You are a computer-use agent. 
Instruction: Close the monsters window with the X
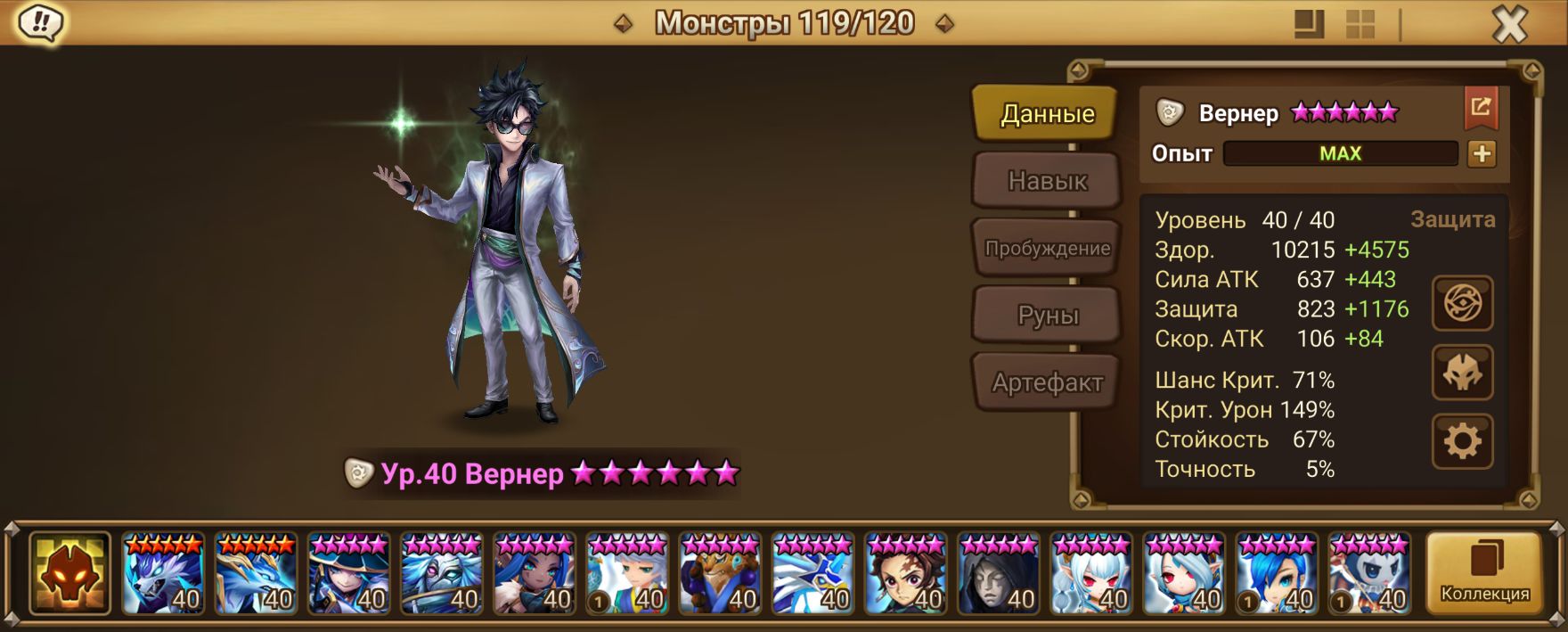click(1509, 24)
